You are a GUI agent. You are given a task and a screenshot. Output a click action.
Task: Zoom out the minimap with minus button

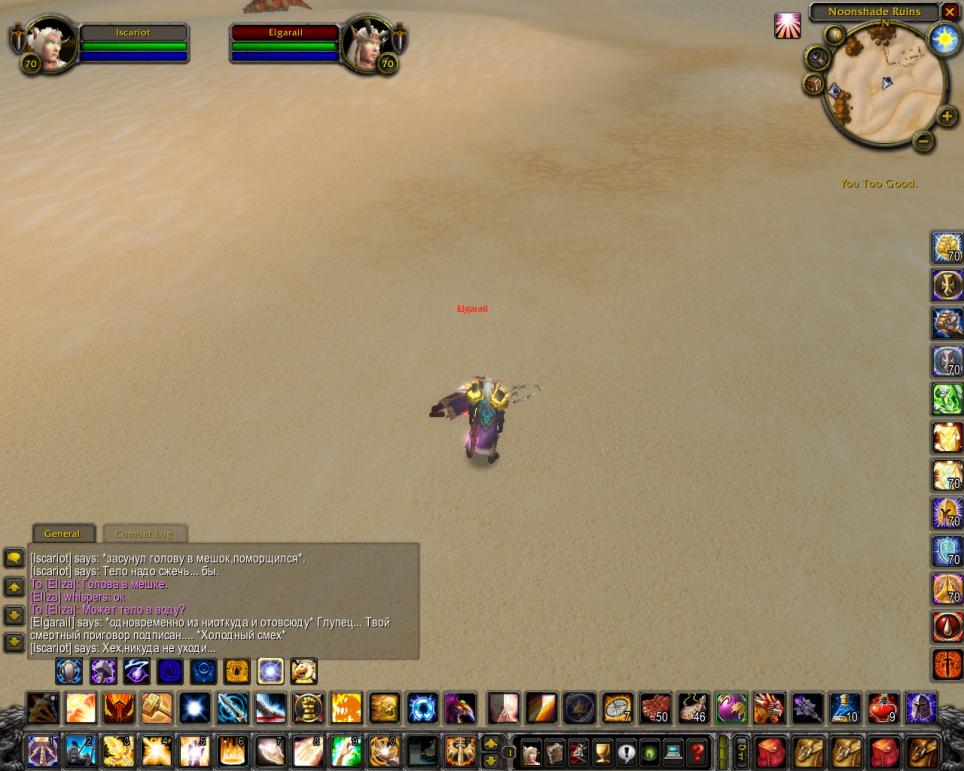point(923,141)
